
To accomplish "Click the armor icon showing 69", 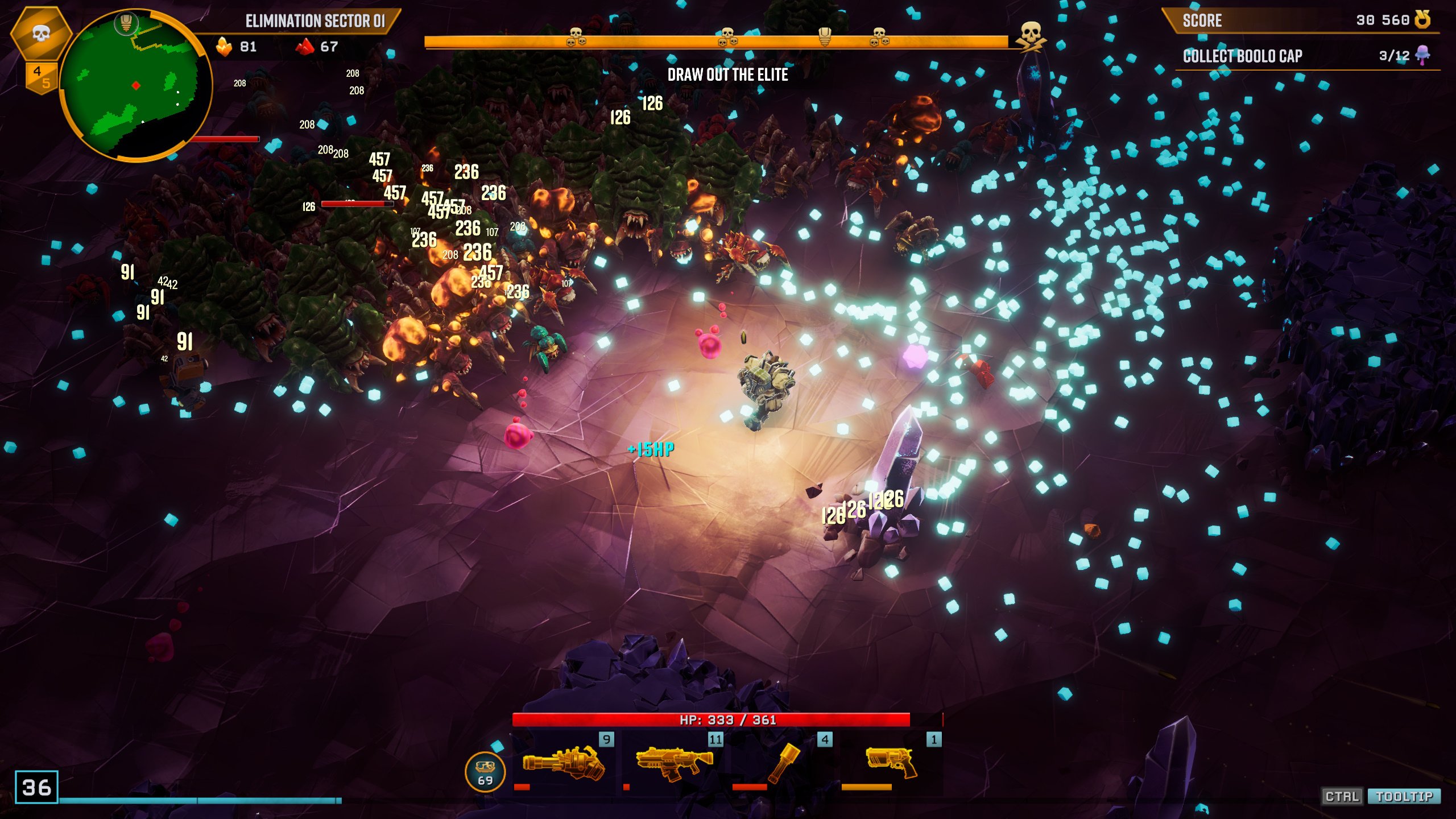I will pos(485,772).
